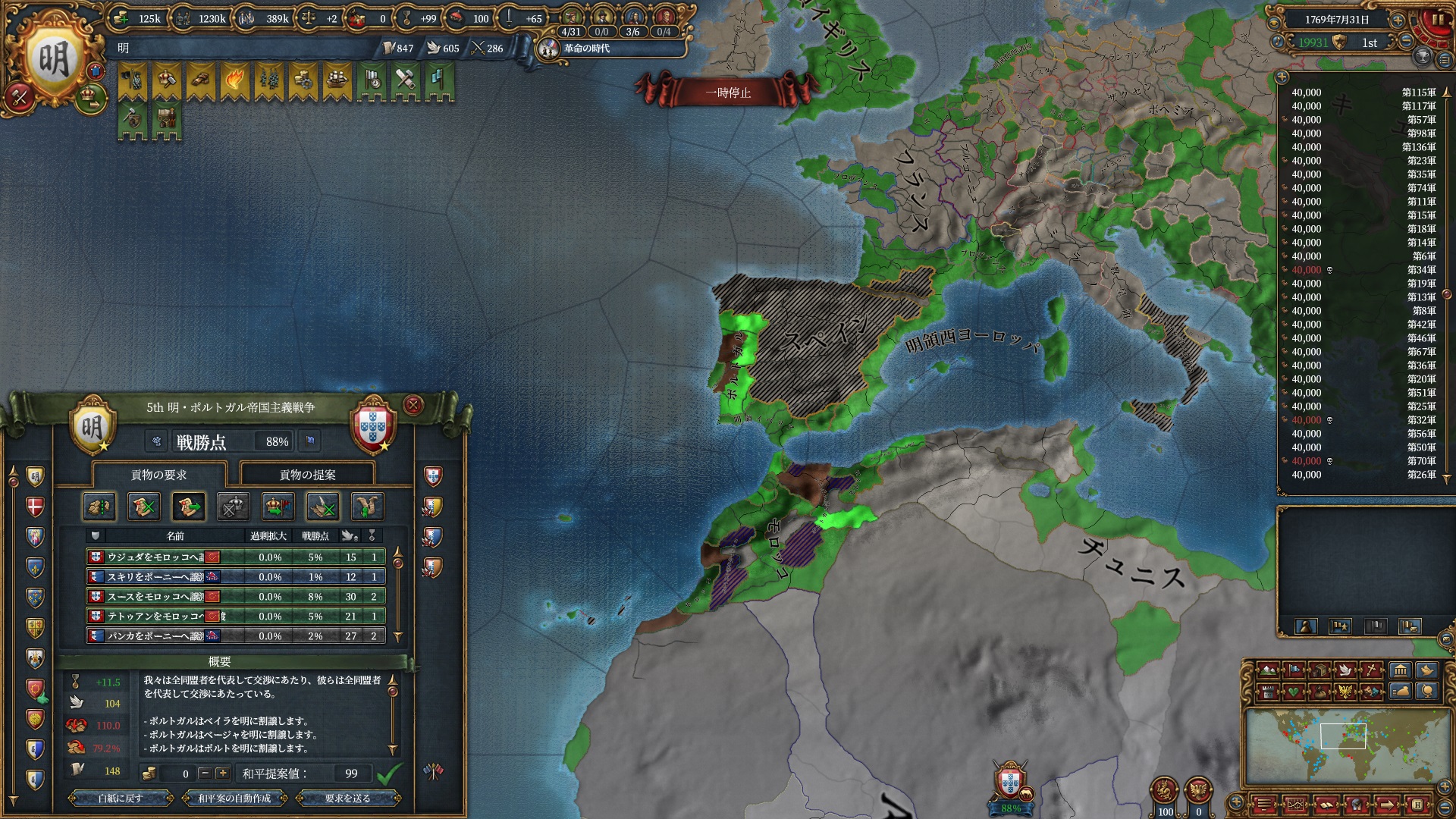This screenshot has height=819, width=1456.
Task: Close the Ming-Portugal peace negotiation window
Action: (413, 405)
